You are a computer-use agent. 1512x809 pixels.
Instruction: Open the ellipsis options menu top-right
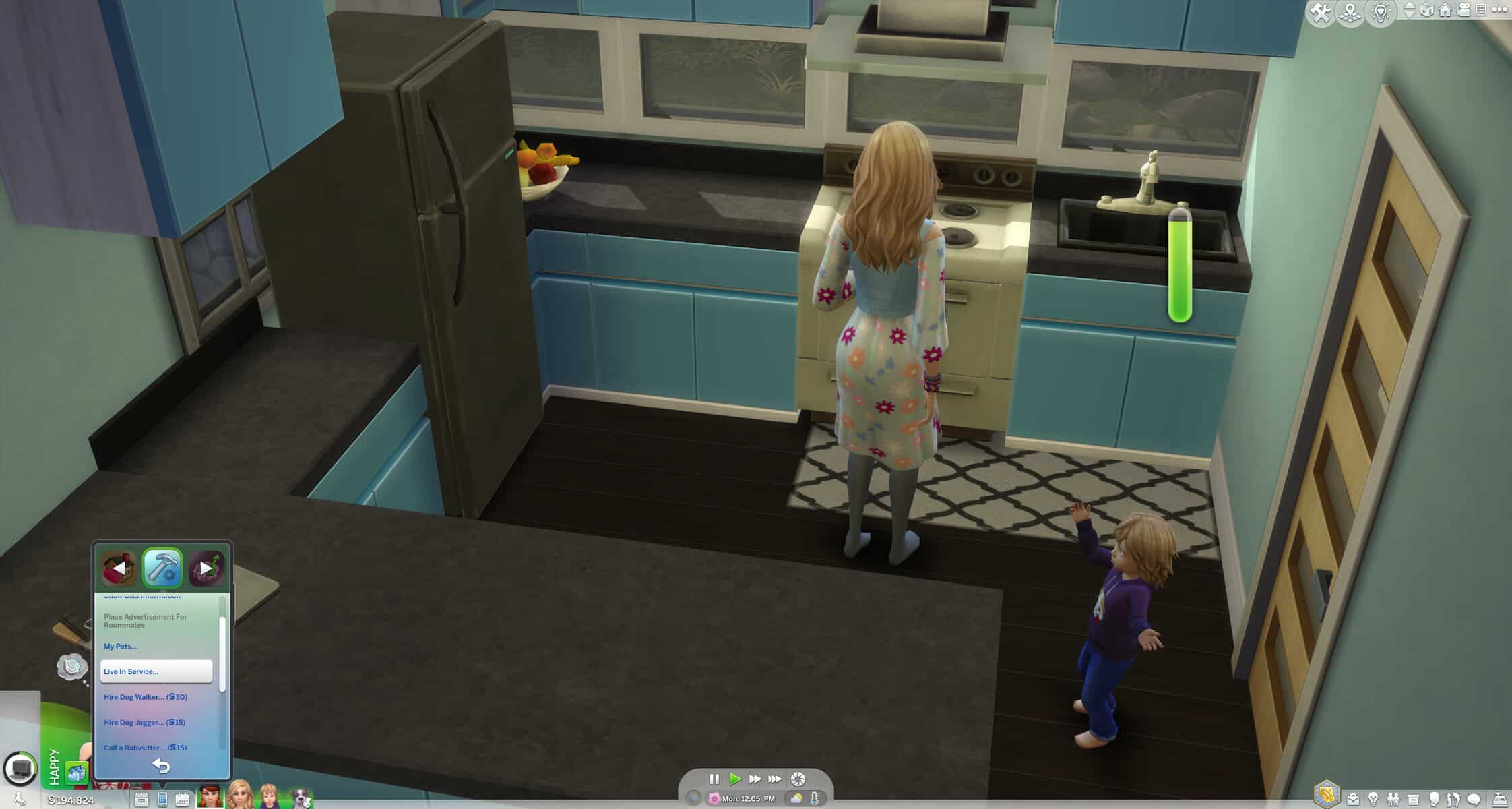pos(1501,10)
